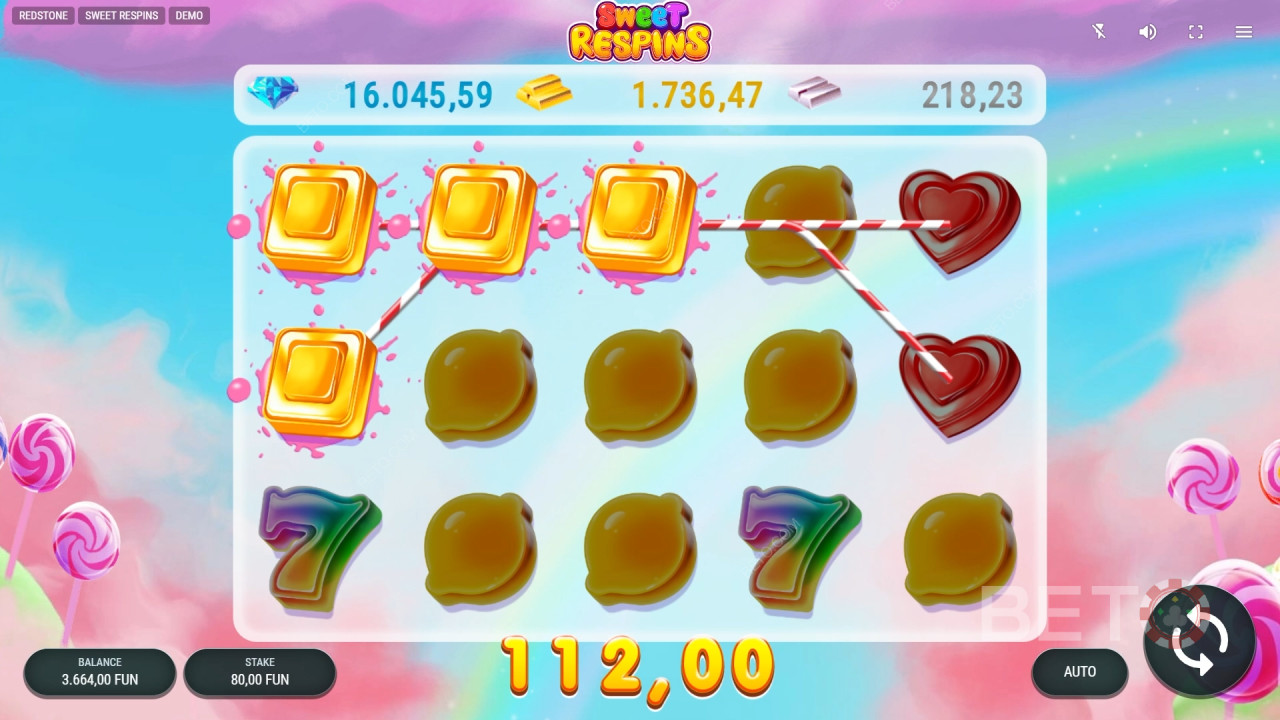Switch to the REDSTONE tab

pyautogui.click(x=43, y=15)
